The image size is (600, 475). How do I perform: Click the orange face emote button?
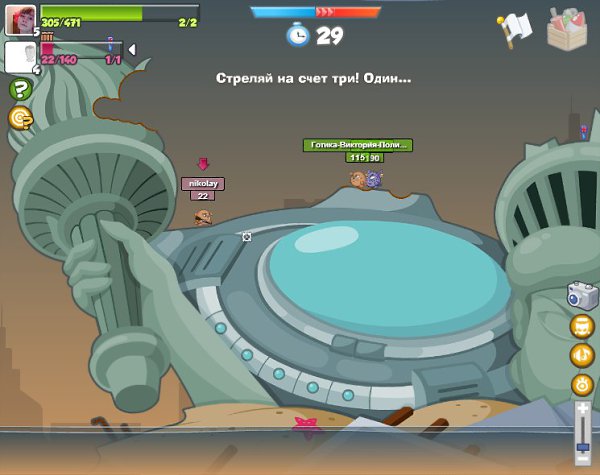(582, 327)
